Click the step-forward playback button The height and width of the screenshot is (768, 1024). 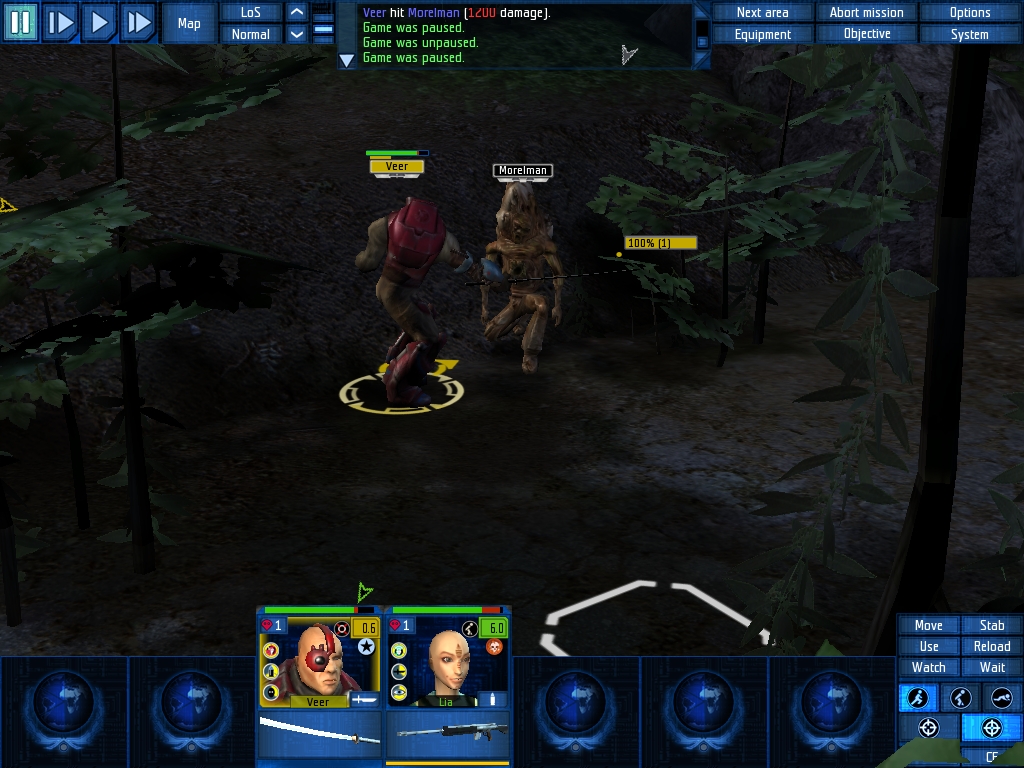click(60, 22)
